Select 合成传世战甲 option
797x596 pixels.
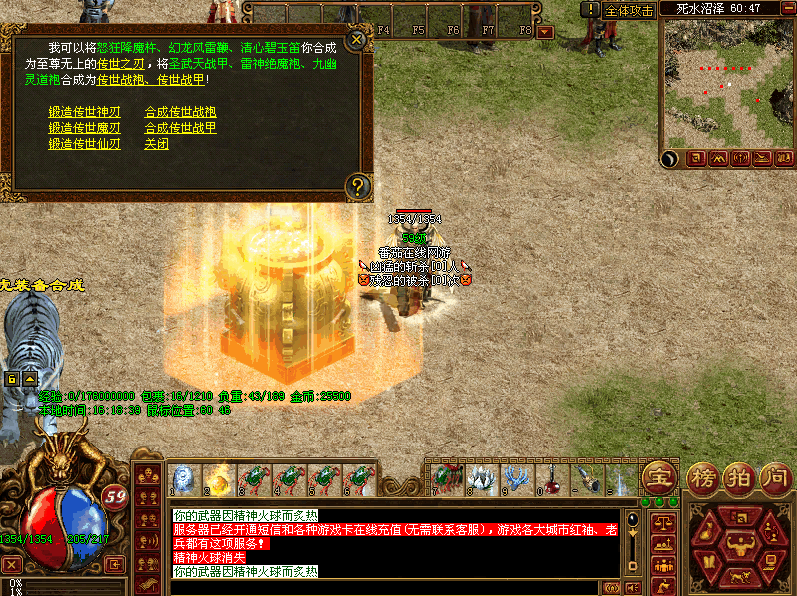pos(181,128)
